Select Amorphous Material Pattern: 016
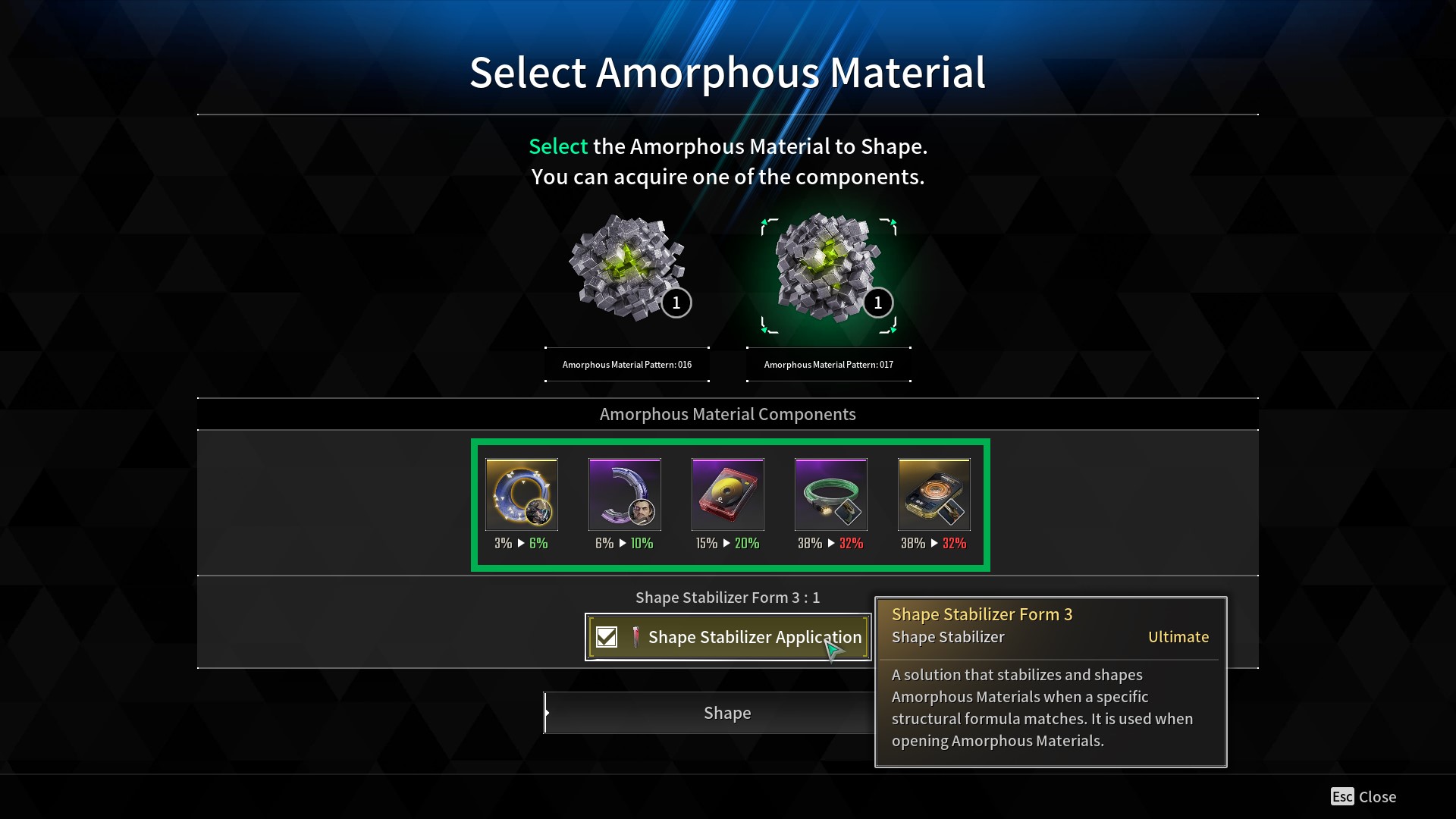 [x=627, y=269]
